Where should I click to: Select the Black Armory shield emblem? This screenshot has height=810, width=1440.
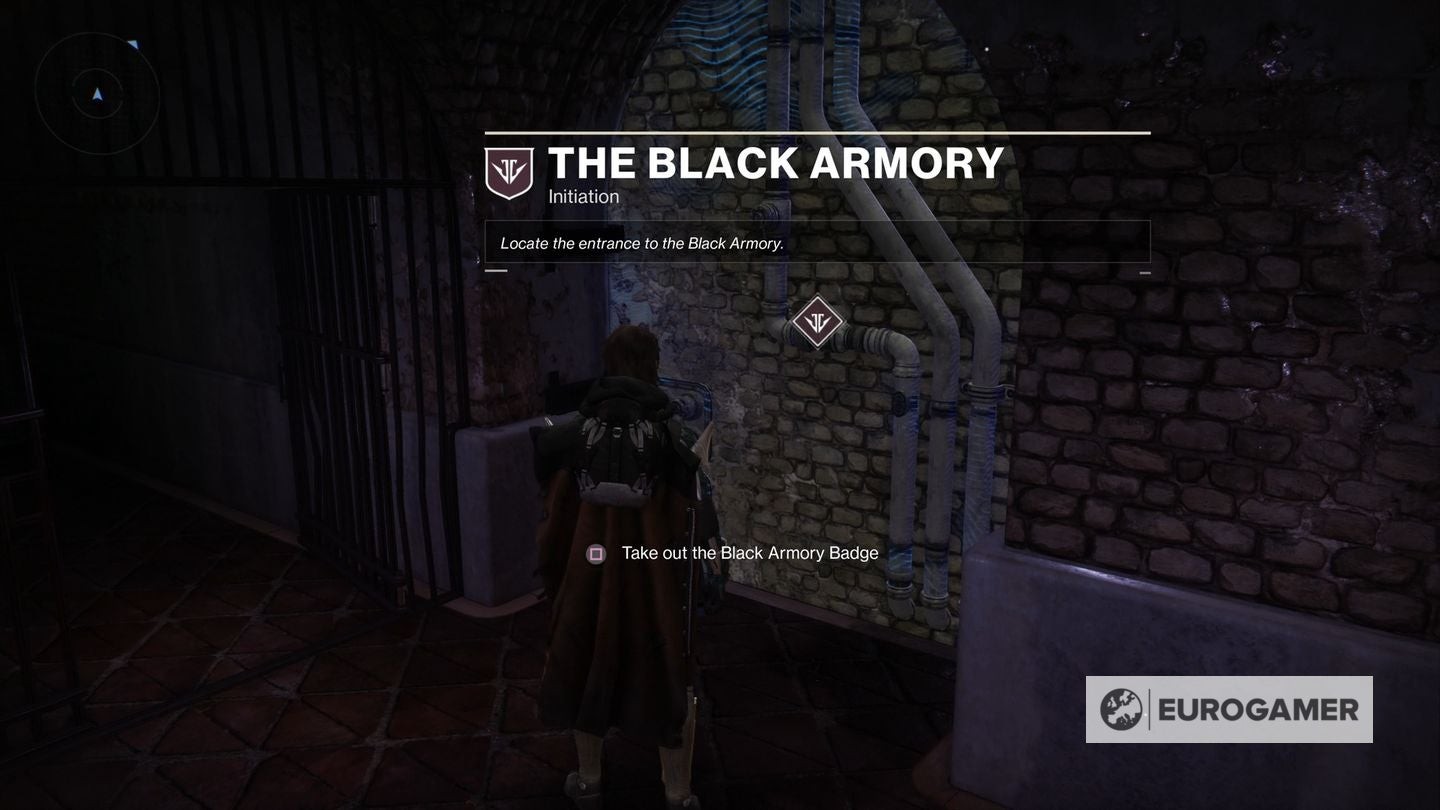pyautogui.click(x=509, y=172)
